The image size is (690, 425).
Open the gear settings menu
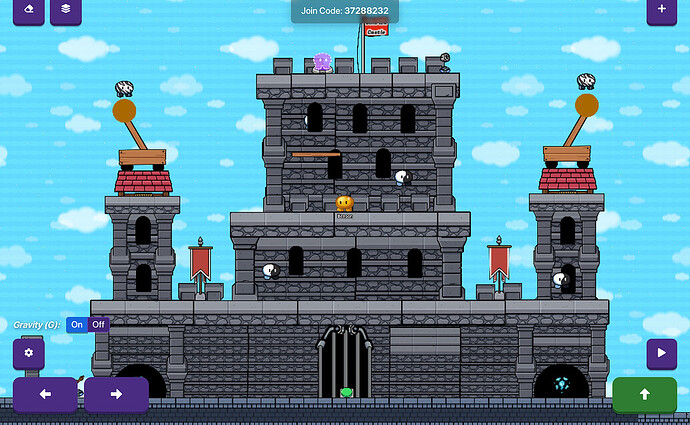(28, 353)
